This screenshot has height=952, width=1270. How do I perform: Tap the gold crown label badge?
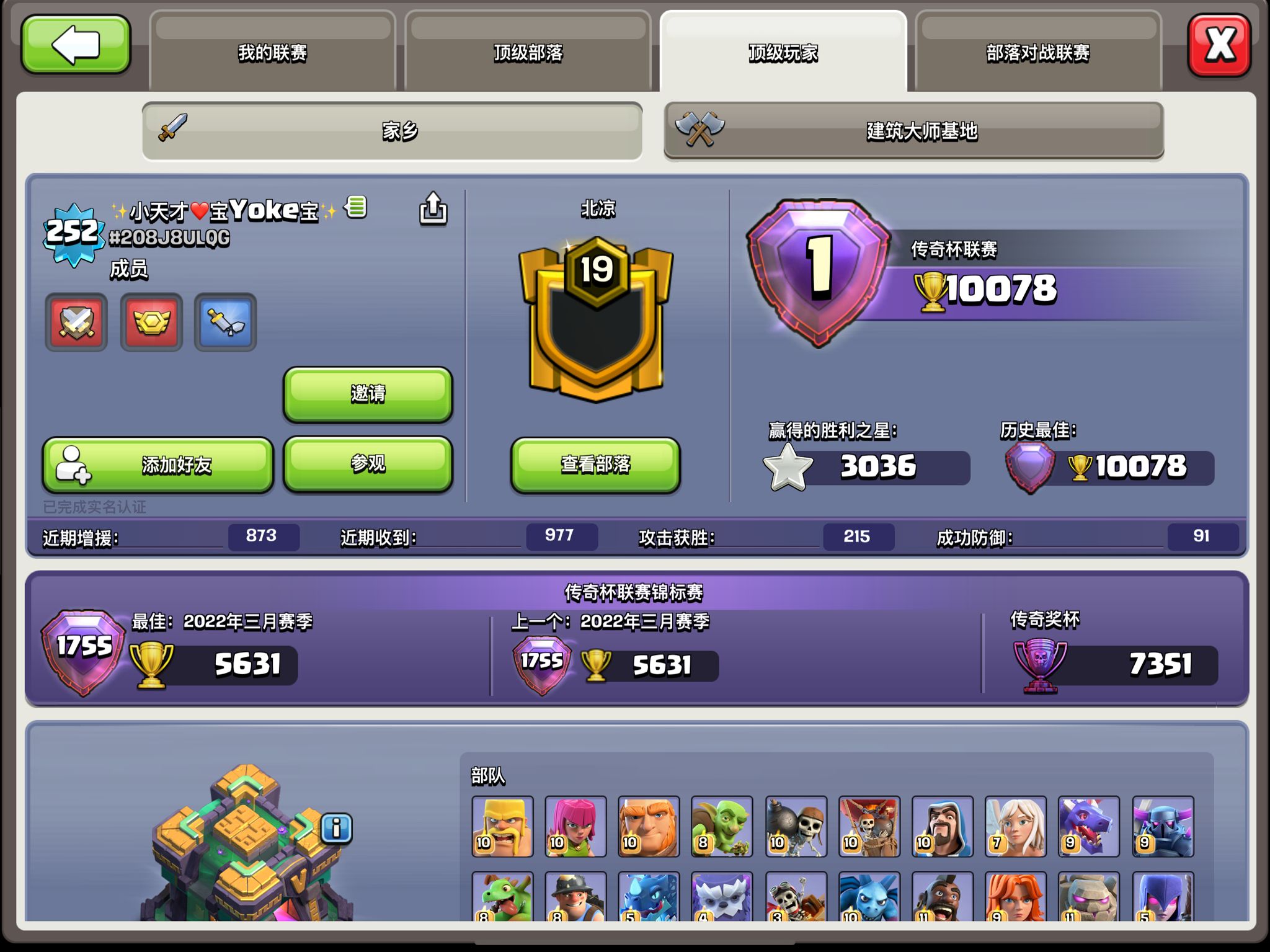[x=151, y=323]
